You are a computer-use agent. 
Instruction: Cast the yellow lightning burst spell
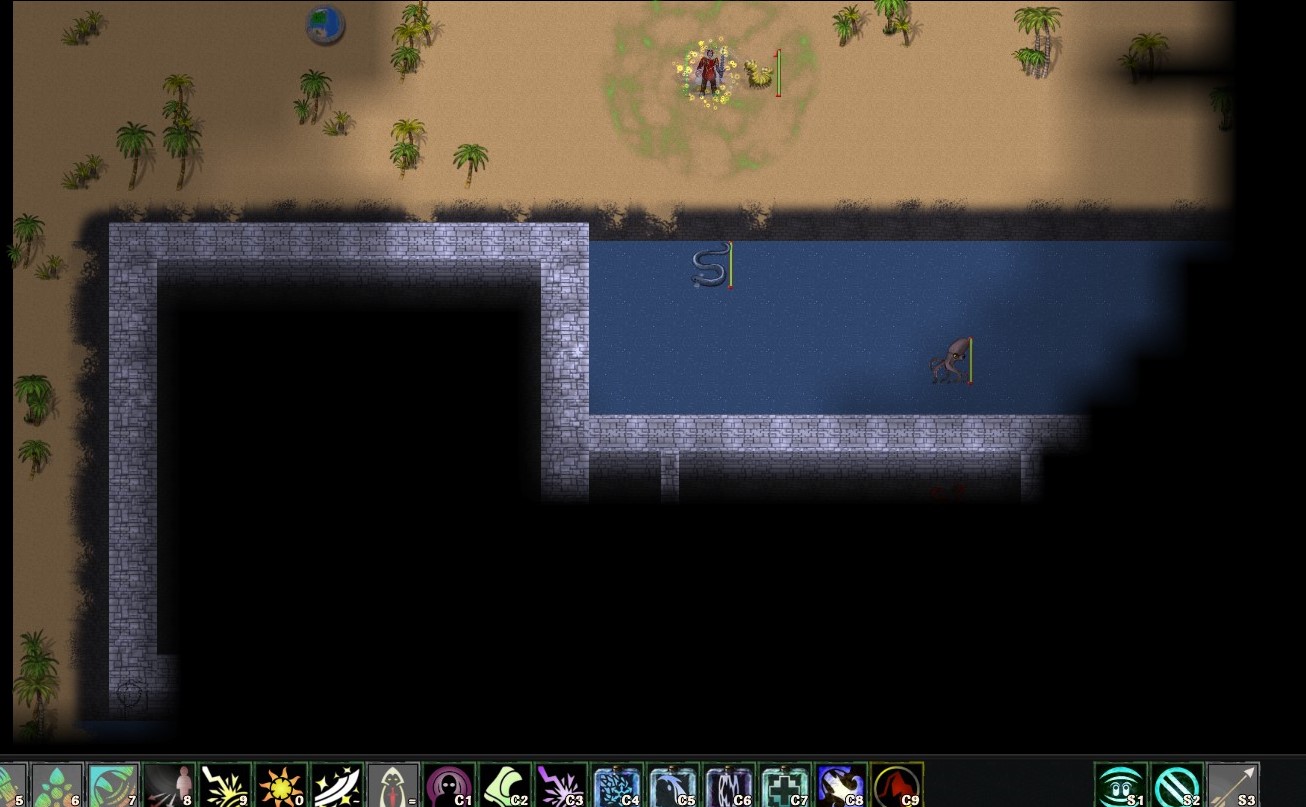click(224, 785)
